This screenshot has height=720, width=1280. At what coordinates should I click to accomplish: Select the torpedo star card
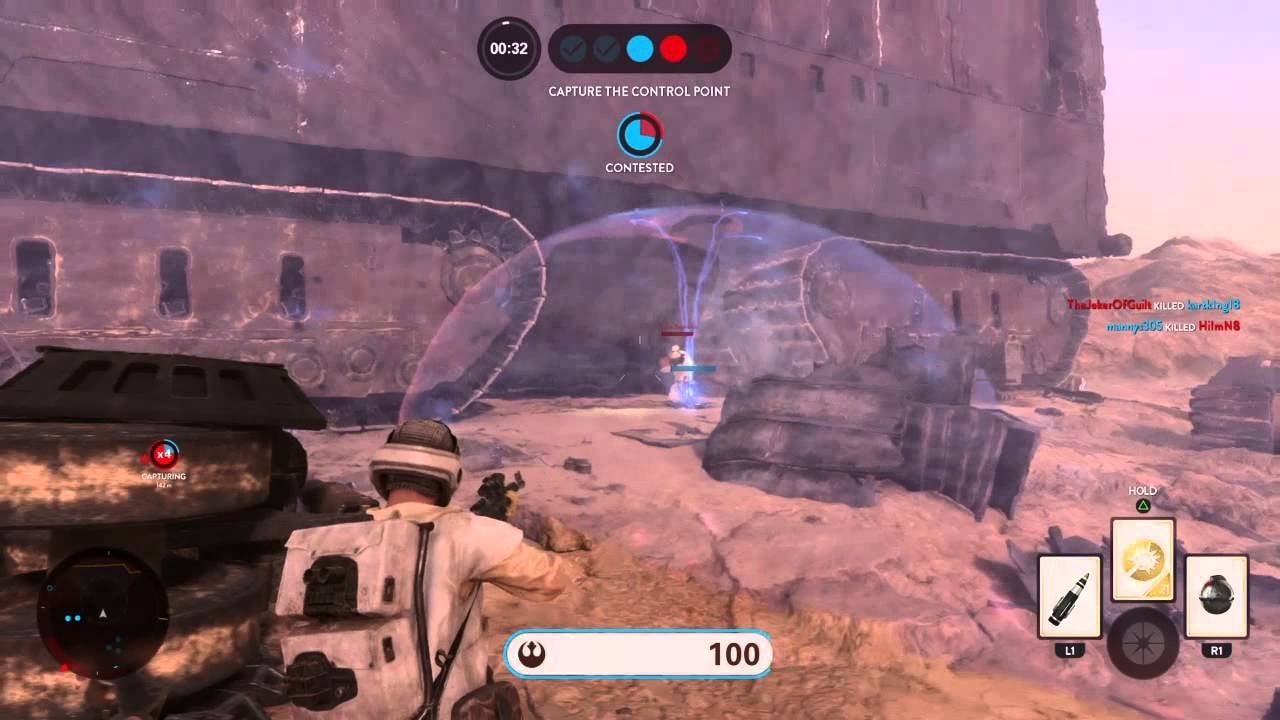point(1070,597)
